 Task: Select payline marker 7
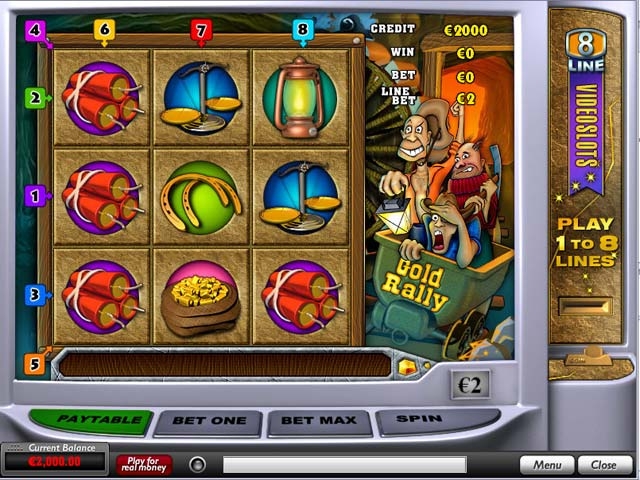(201, 30)
